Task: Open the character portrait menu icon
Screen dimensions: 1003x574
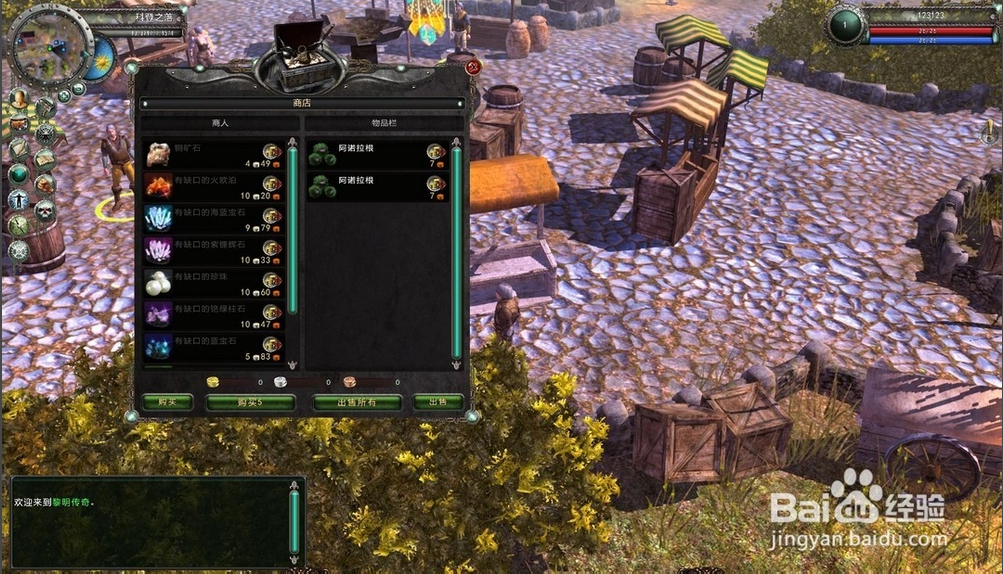Action: (18, 98)
